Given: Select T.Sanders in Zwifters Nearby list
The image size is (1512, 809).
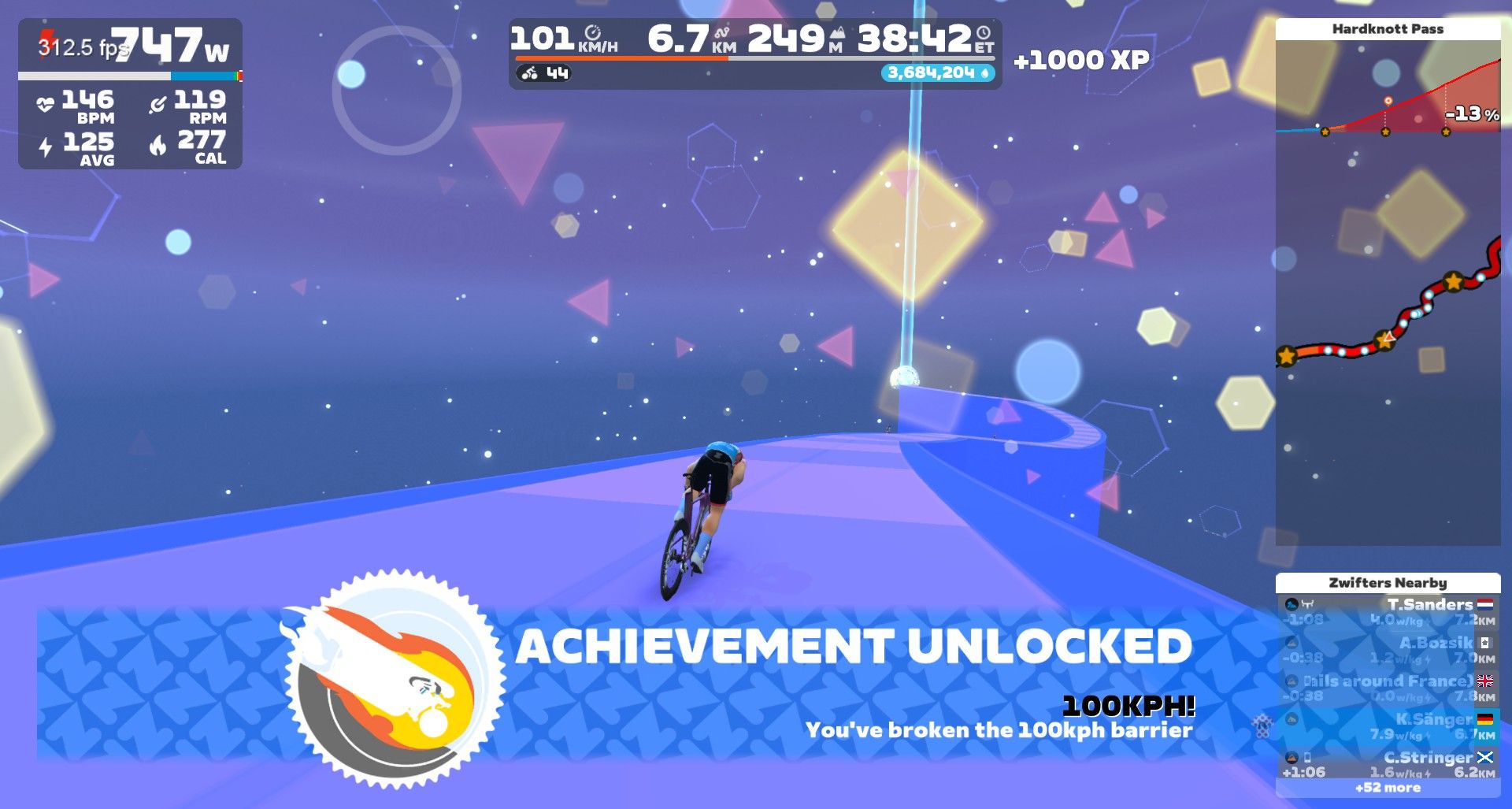Looking at the screenshot, I should coord(1388,611).
